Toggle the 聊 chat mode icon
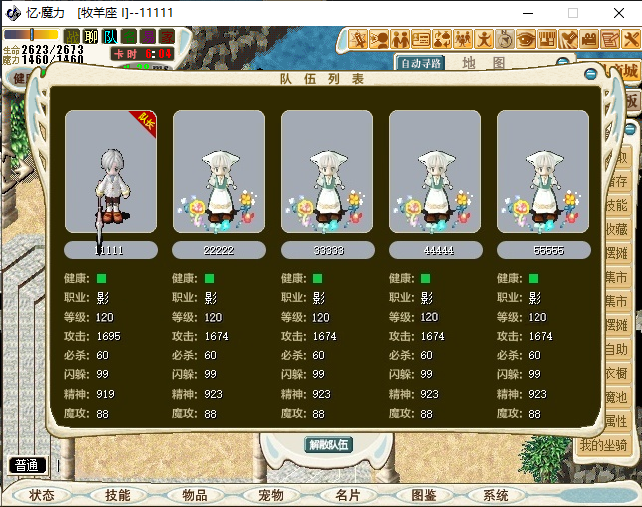This screenshot has height=507, width=642. (x=91, y=36)
